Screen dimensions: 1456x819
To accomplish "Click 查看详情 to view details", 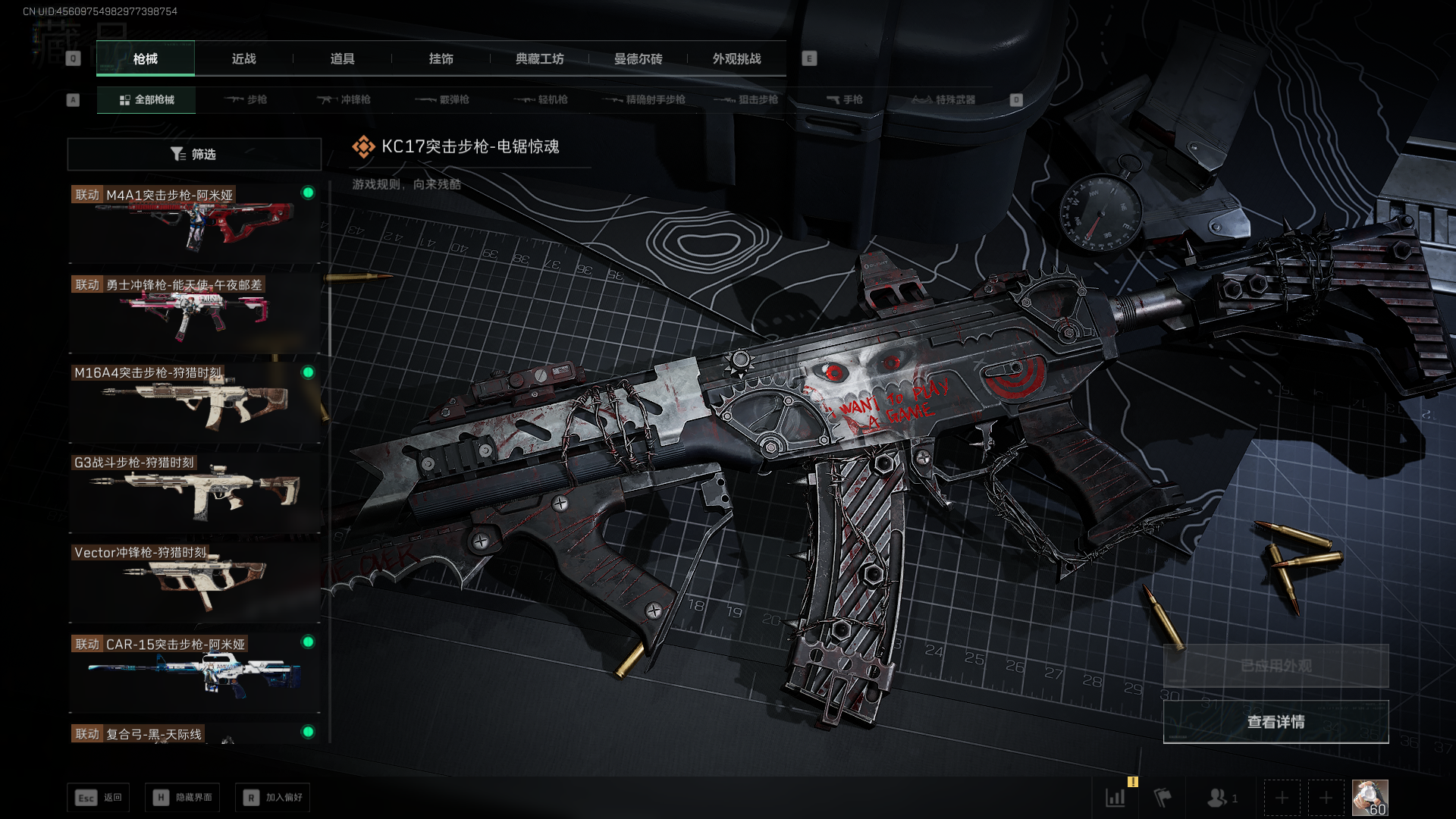I will (x=1276, y=722).
